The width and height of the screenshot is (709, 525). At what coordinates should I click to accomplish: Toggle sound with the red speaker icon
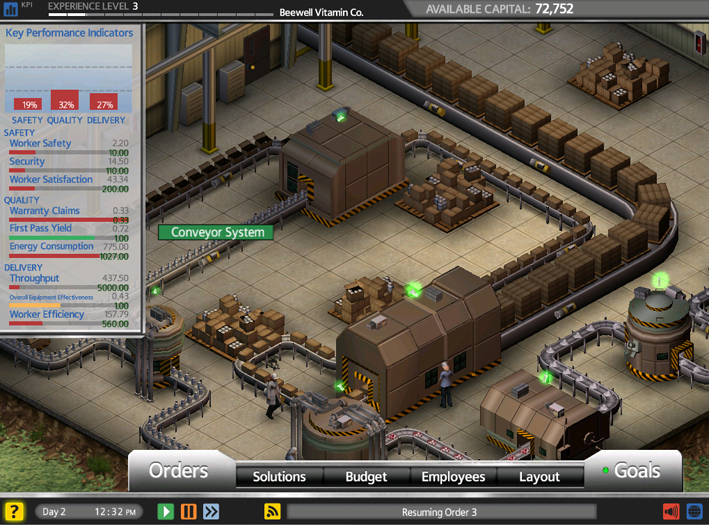coord(671,512)
